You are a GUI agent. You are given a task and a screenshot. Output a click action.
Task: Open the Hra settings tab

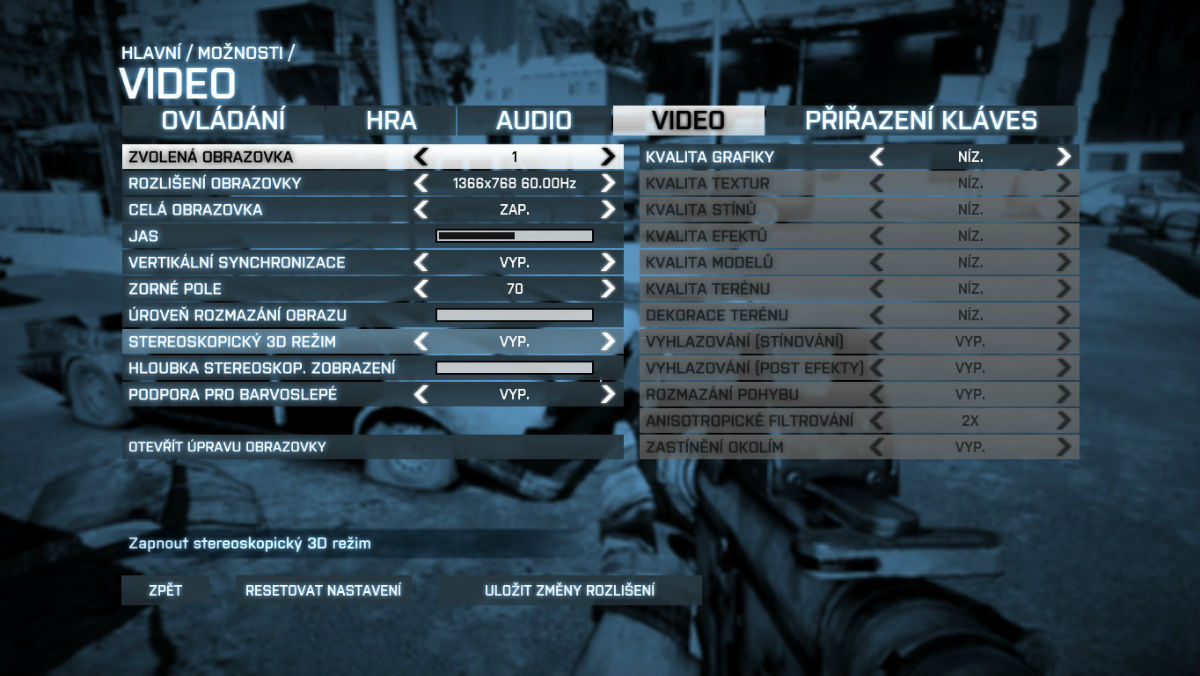[391, 121]
